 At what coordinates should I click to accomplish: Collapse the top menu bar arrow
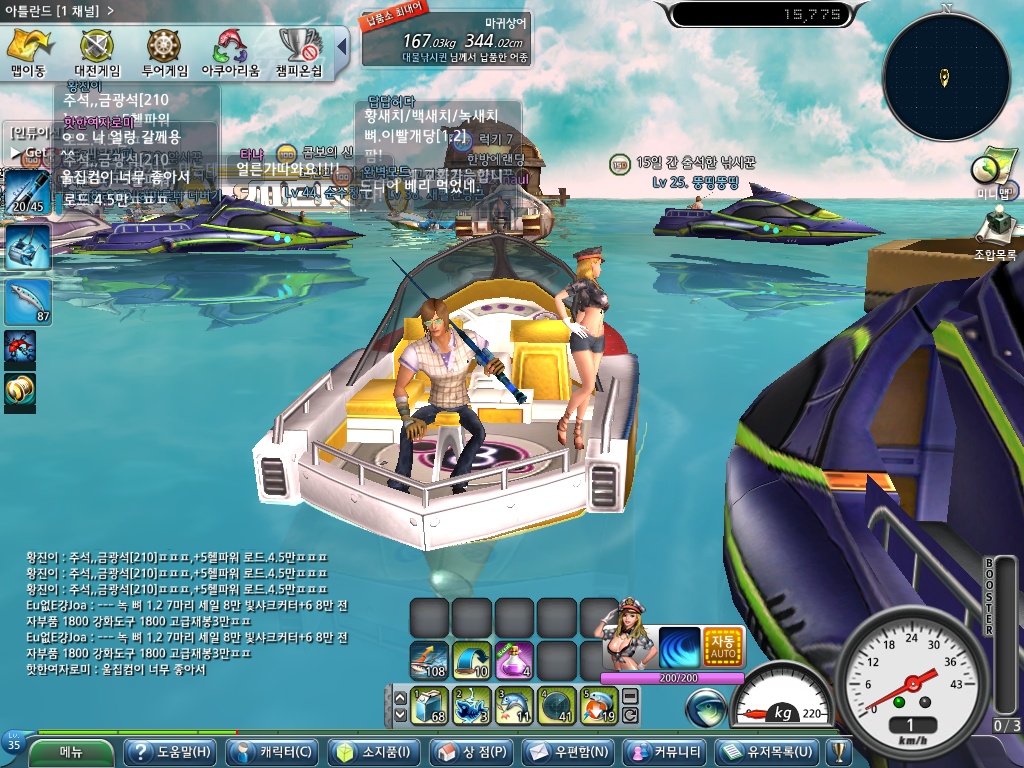click(x=341, y=46)
